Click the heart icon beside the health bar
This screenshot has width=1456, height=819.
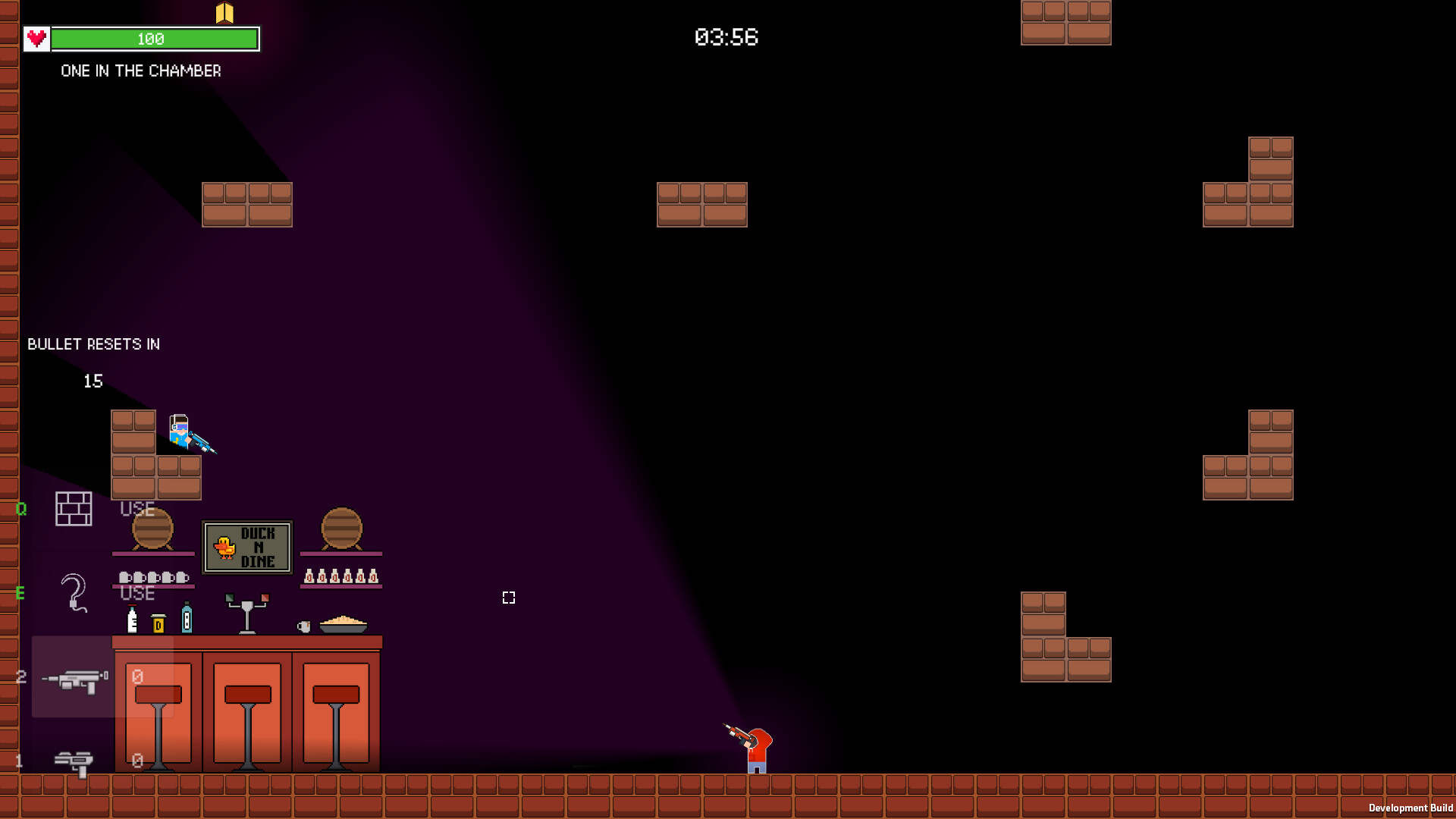(x=35, y=38)
